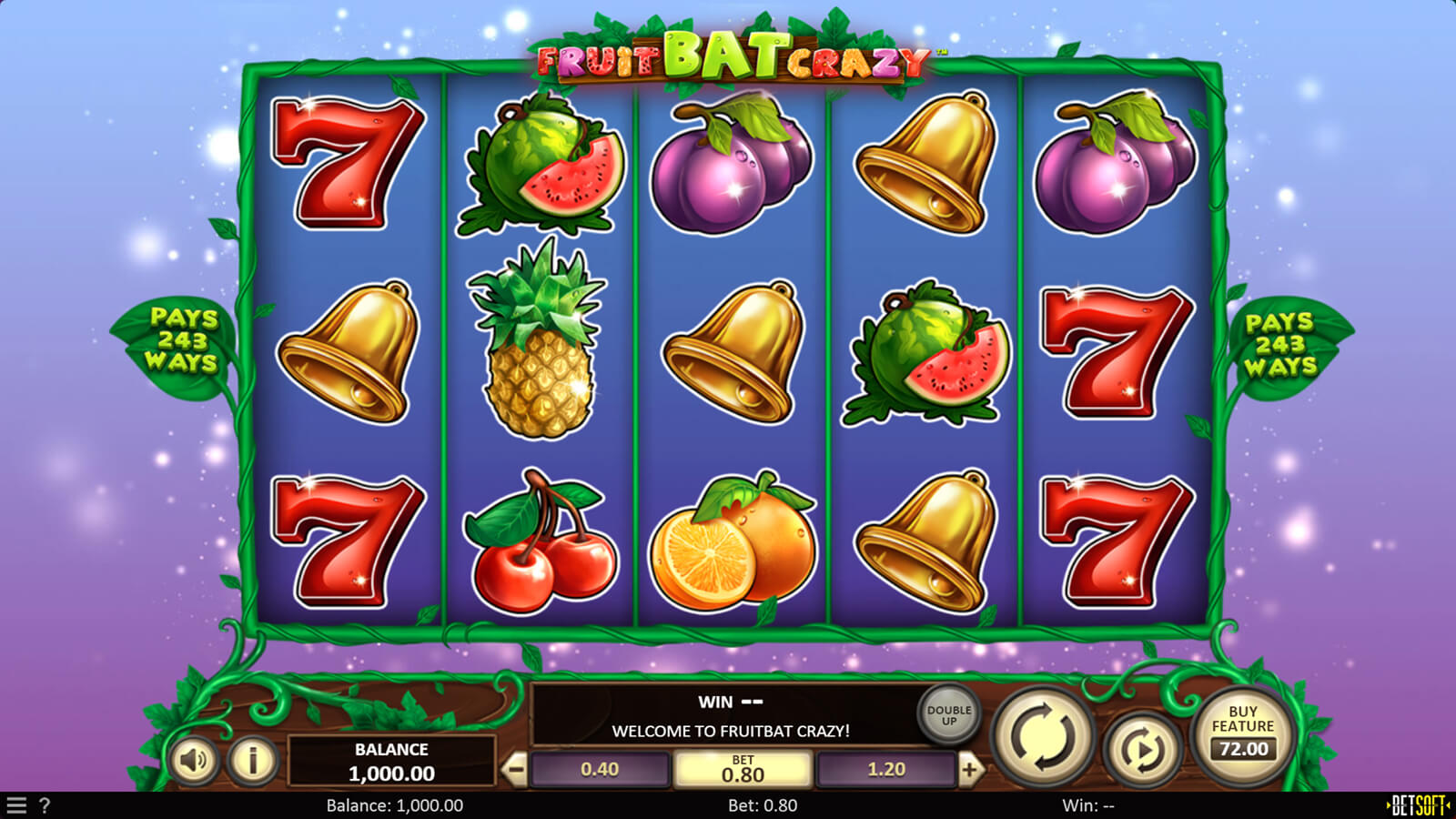Open the paytable info button

click(252, 759)
